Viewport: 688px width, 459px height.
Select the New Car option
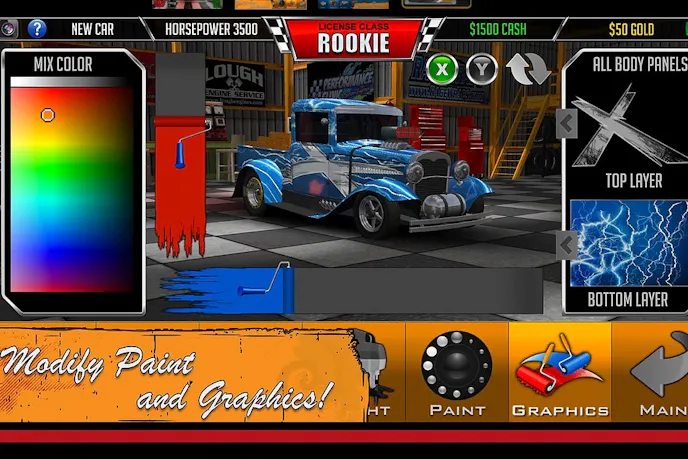click(x=92, y=29)
